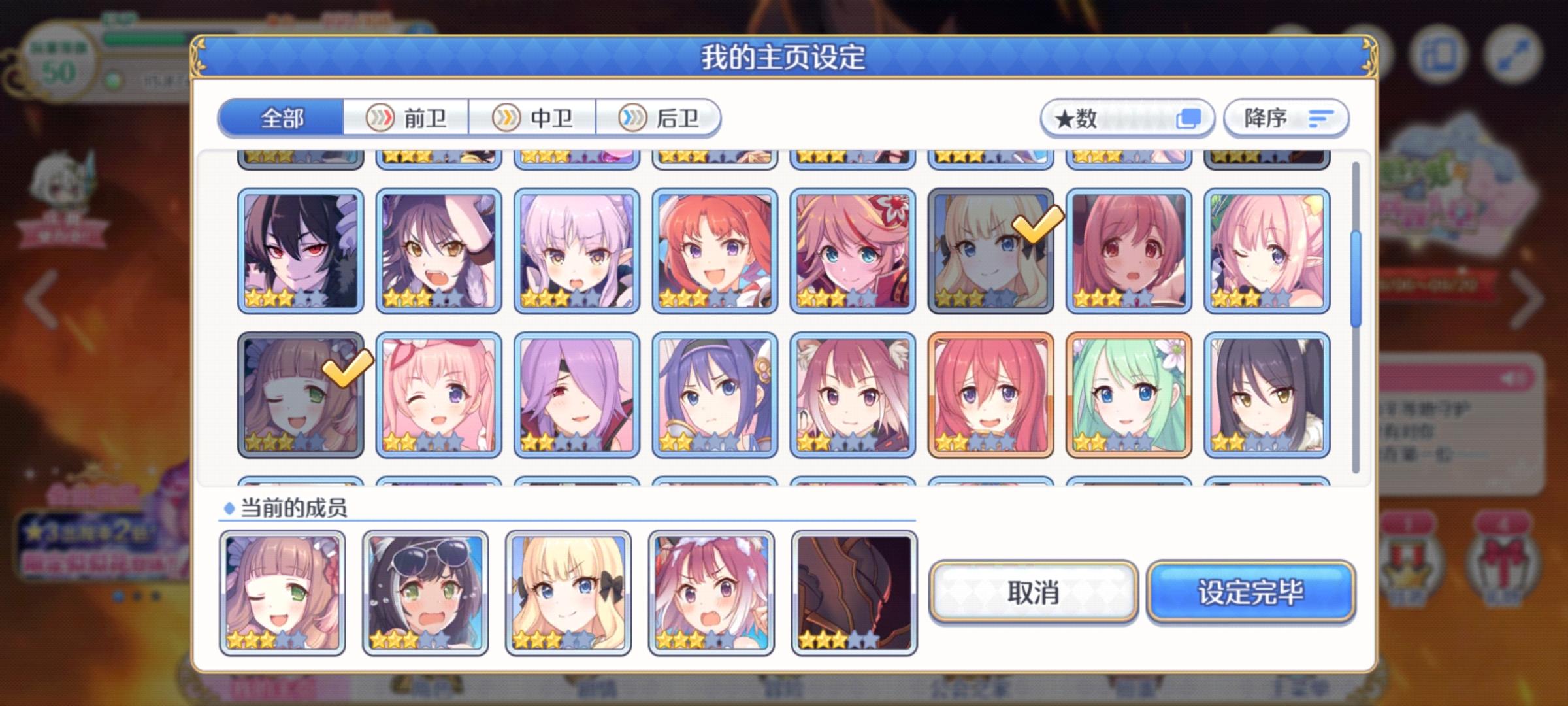The image size is (1568, 706).
Task: Open the ★数 sort options selector
Action: [x=1127, y=118]
